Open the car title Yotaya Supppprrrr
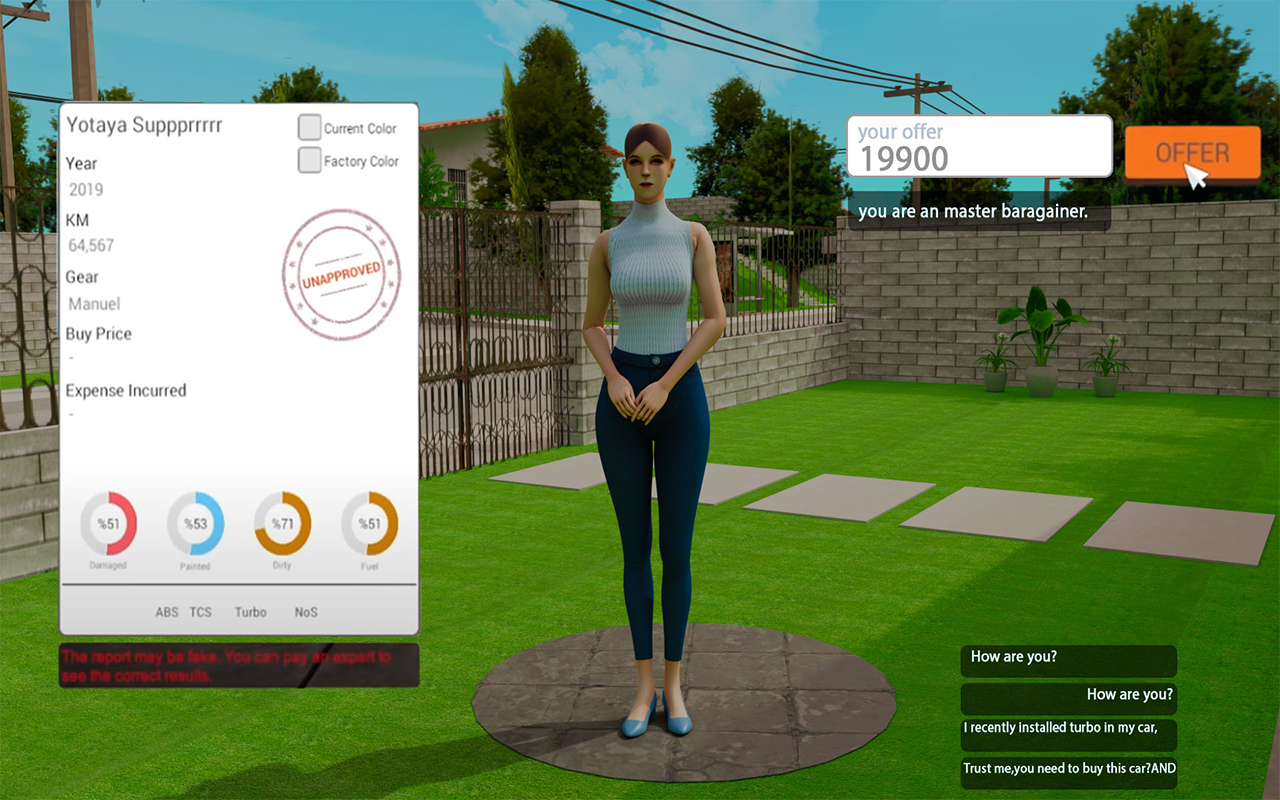The width and height of the screenshot is (1280, 800). tap(146, 126)
